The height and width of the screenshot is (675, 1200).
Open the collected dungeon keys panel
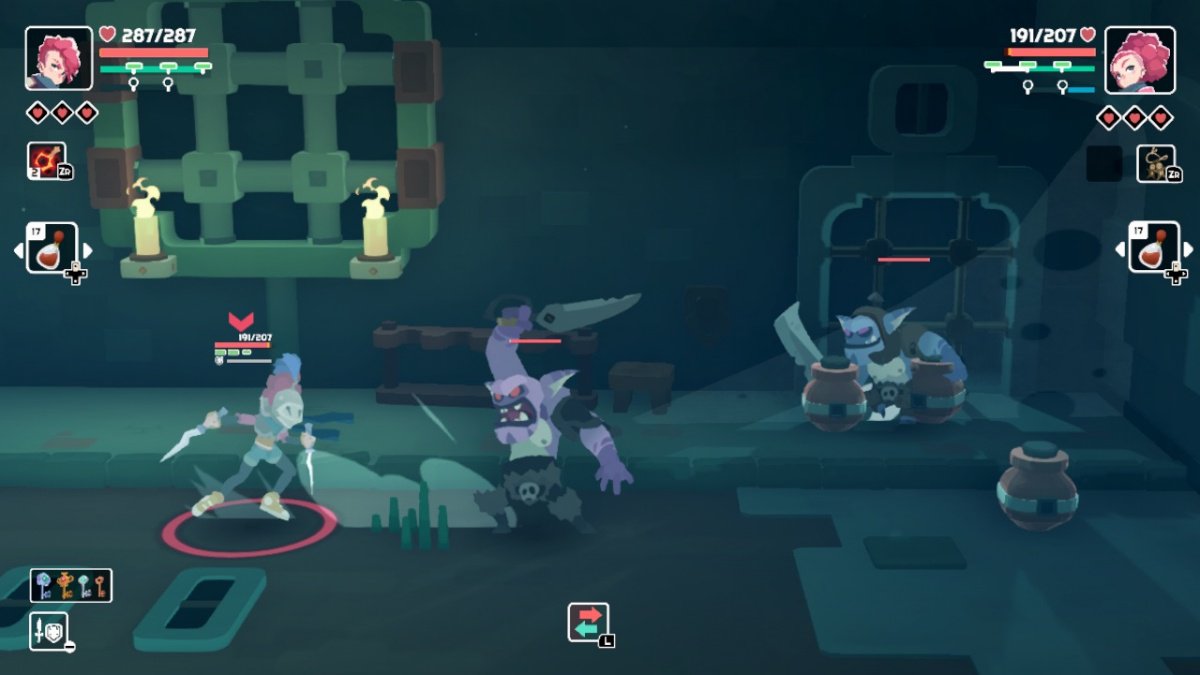pyautogui.click(x=71, y=586)
